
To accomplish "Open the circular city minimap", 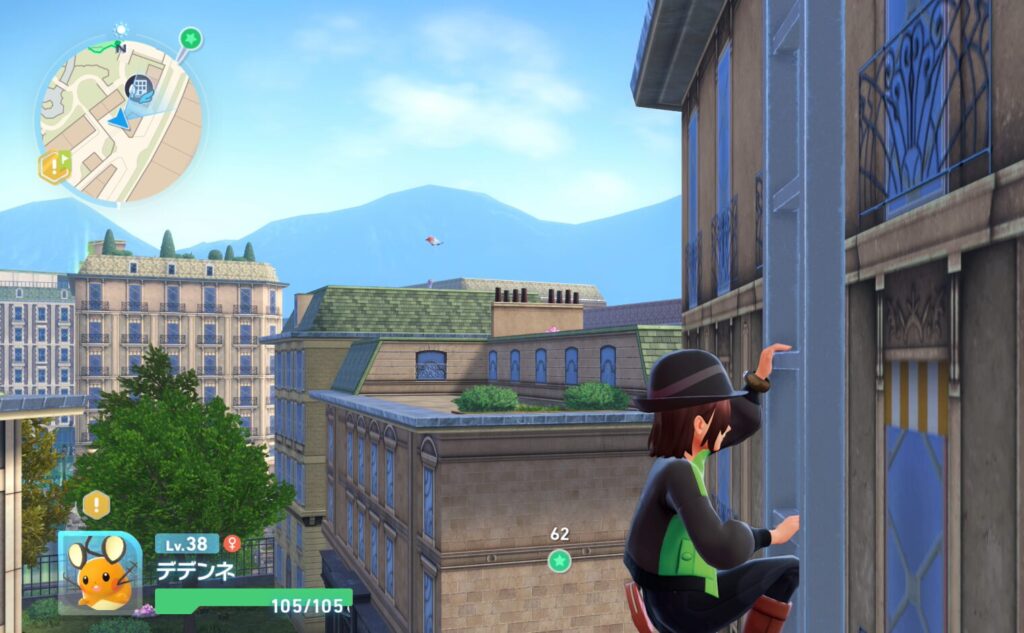I will 120,120.
